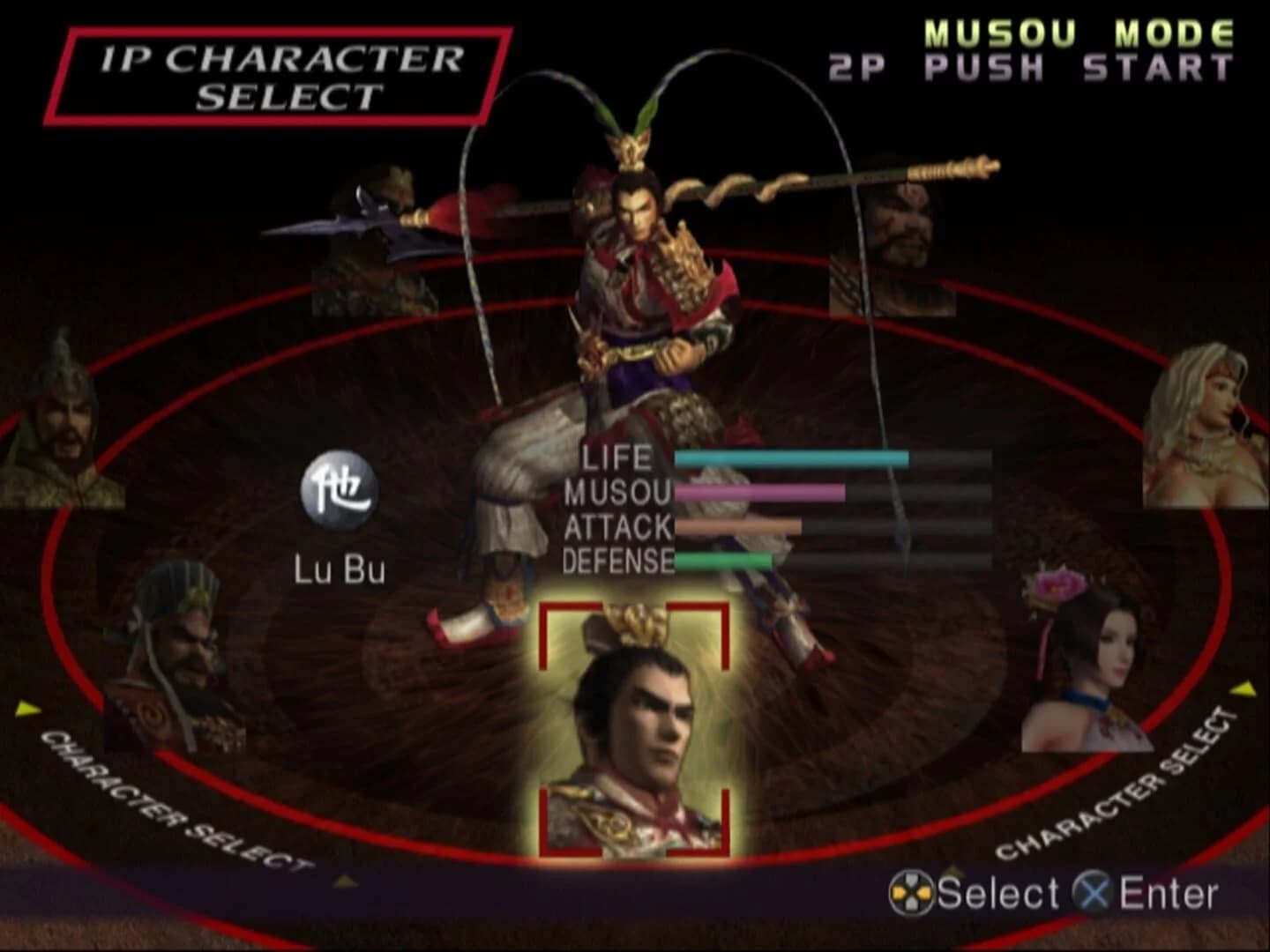Image resolution: width=1270 pixels, height=952 pixels.
Task: Click the highlighted Lu Bu portrait
Action: (x=638, y=732)
